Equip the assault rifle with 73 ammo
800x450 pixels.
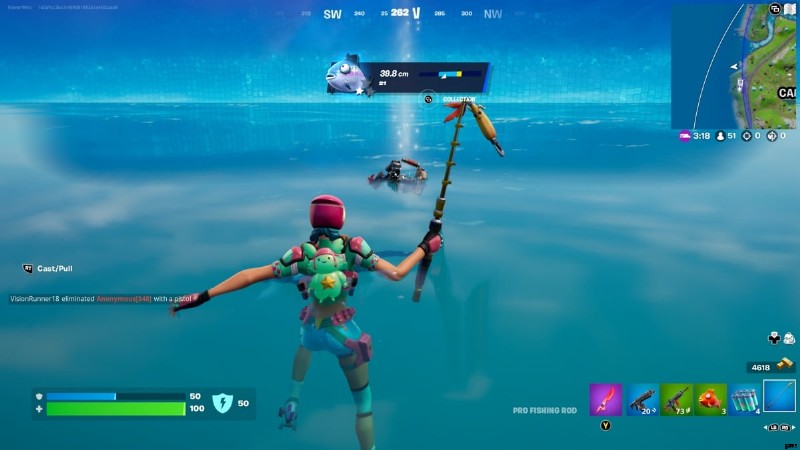pyautogui.click(x=676, y=399)
